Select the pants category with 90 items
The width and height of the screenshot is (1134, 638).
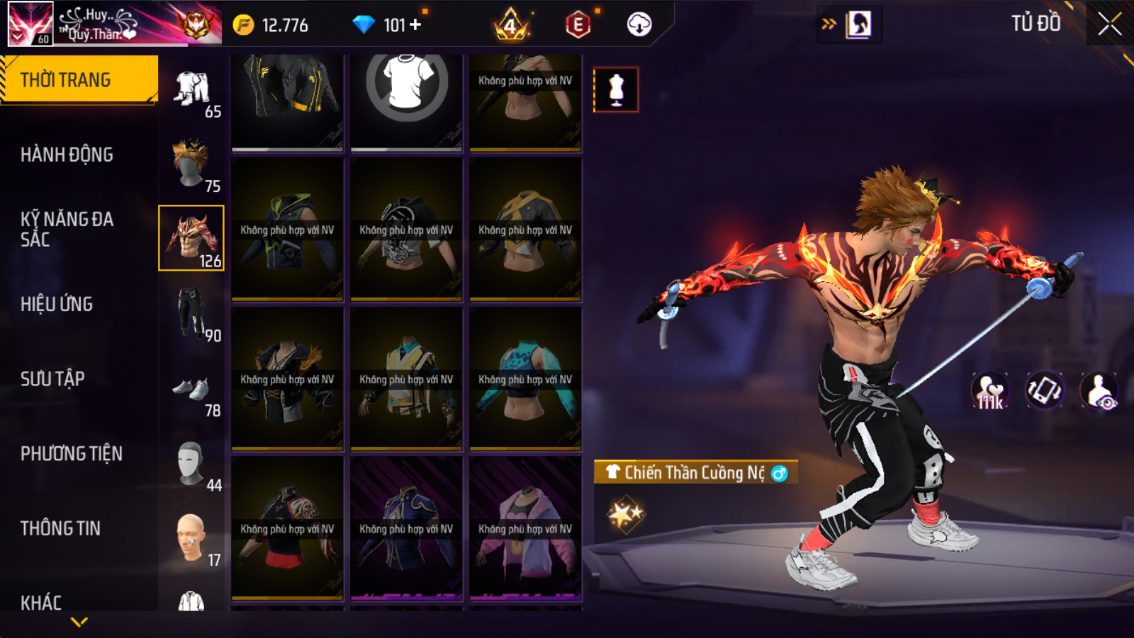point(193,313)
